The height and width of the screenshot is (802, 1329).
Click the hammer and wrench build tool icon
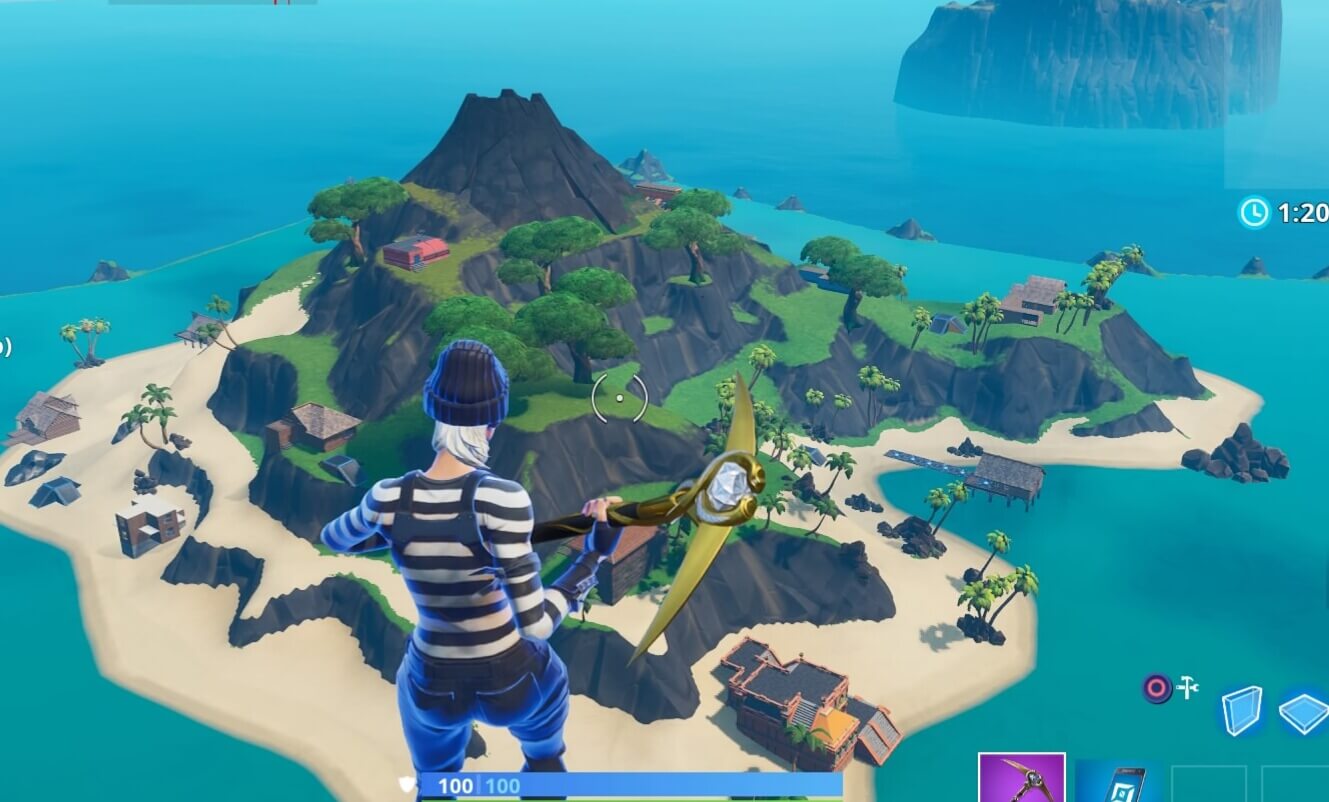pos(1187,686)
